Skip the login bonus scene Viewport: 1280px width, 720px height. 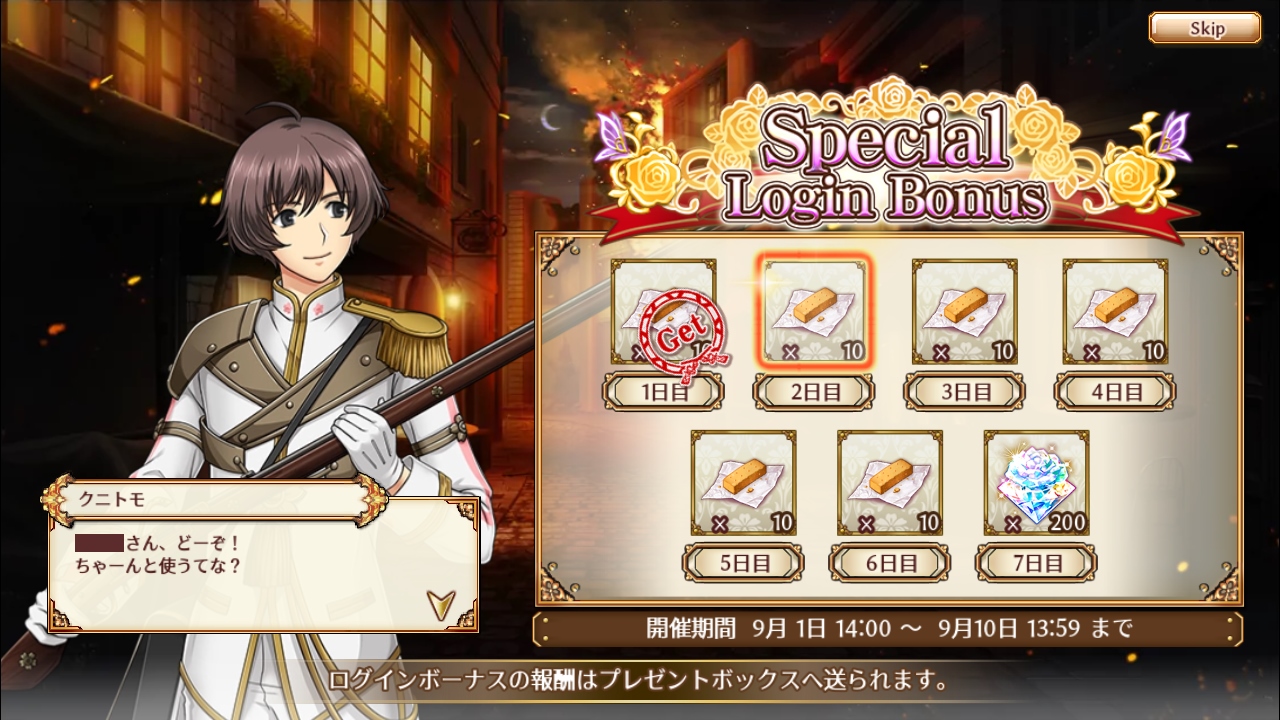pos(1204,28)
